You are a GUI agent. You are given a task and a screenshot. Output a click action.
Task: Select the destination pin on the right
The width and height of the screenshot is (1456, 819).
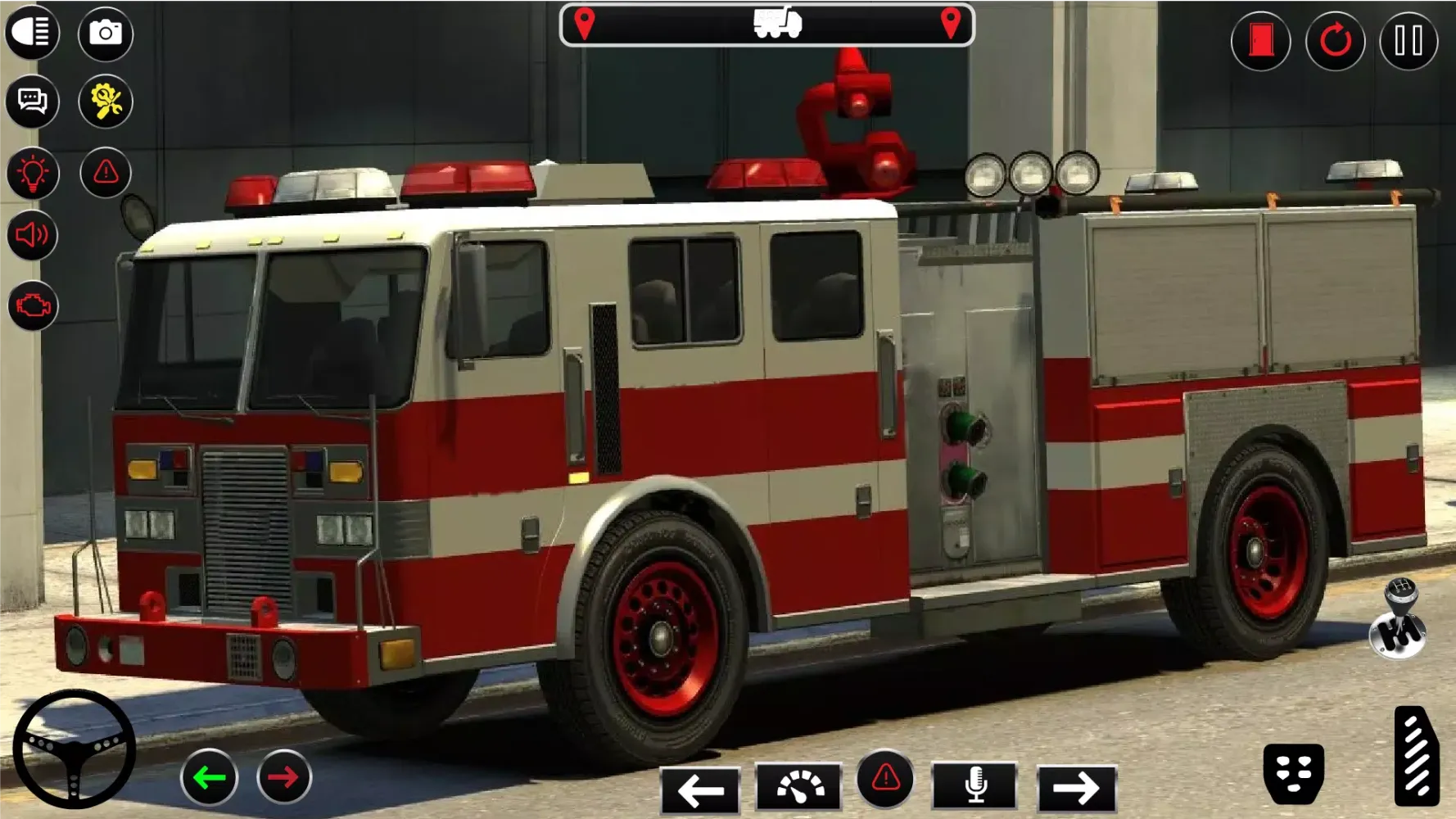pyautogui.click(x=950, y=23)
